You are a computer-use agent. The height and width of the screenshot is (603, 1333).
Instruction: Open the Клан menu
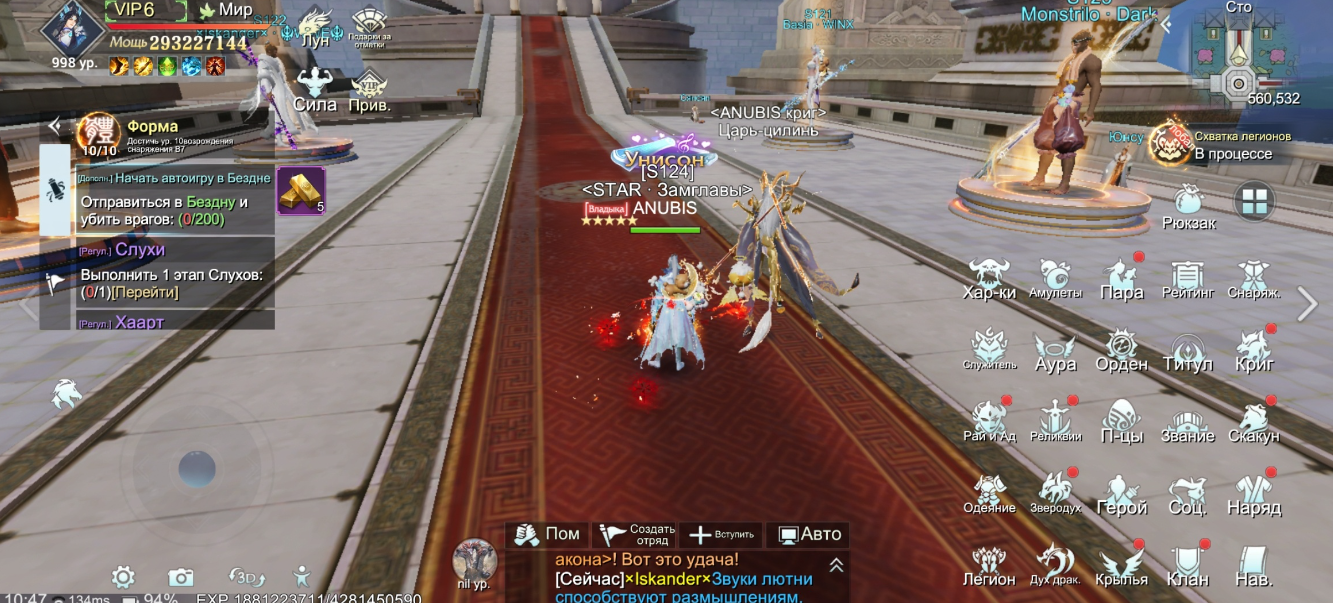(x=1188, y=566)
